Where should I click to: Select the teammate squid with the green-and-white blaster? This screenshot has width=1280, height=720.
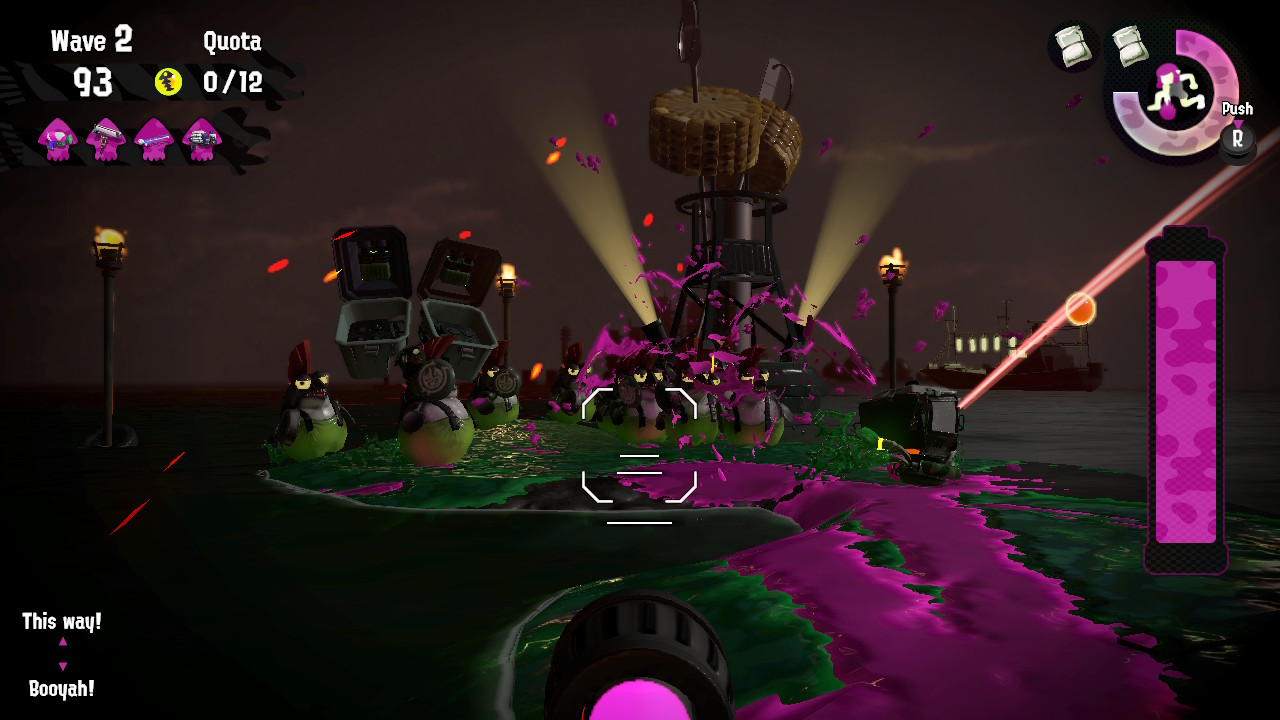[57, 138]
